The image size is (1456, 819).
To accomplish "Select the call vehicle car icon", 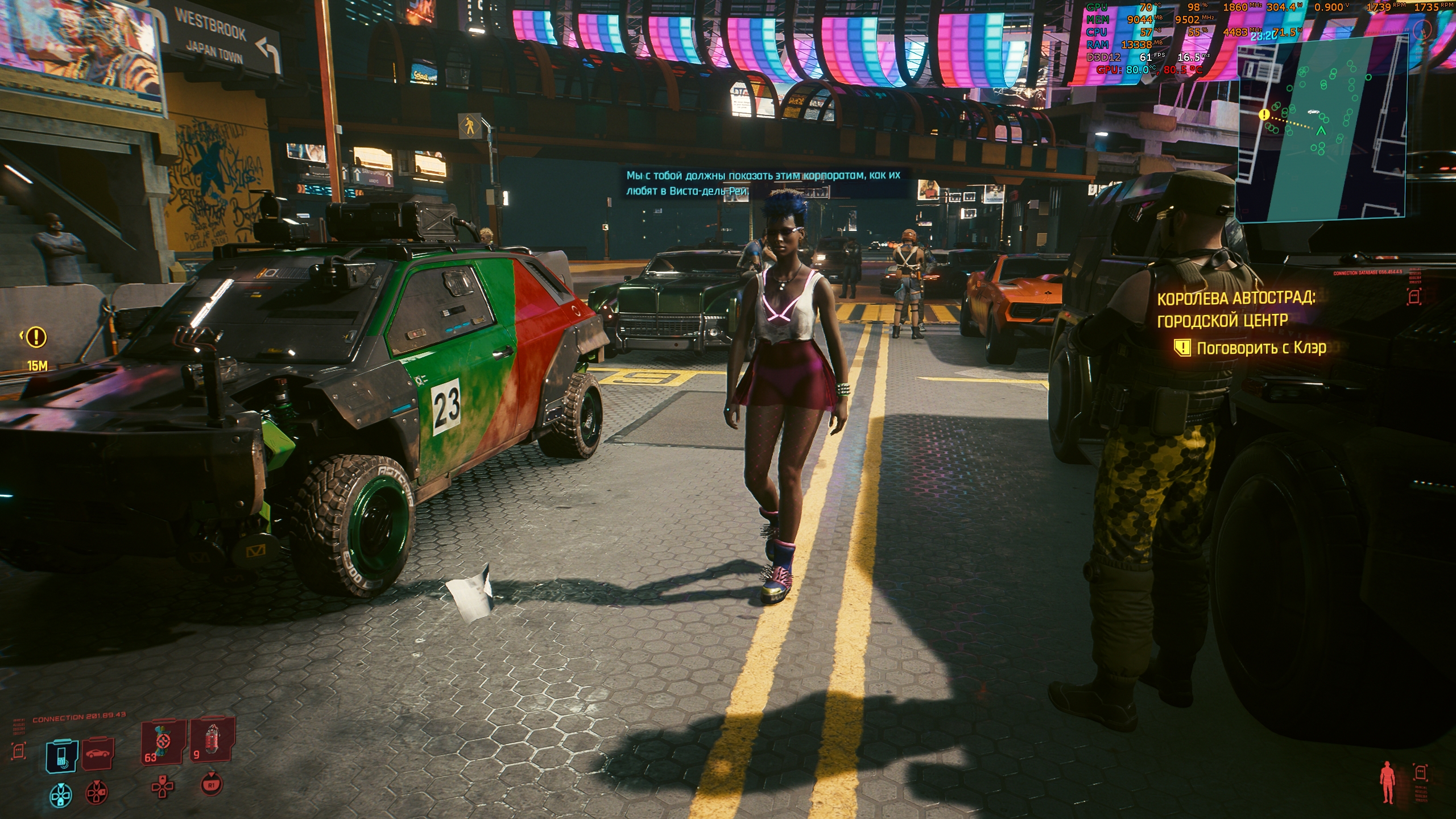I will pos(98,754).
